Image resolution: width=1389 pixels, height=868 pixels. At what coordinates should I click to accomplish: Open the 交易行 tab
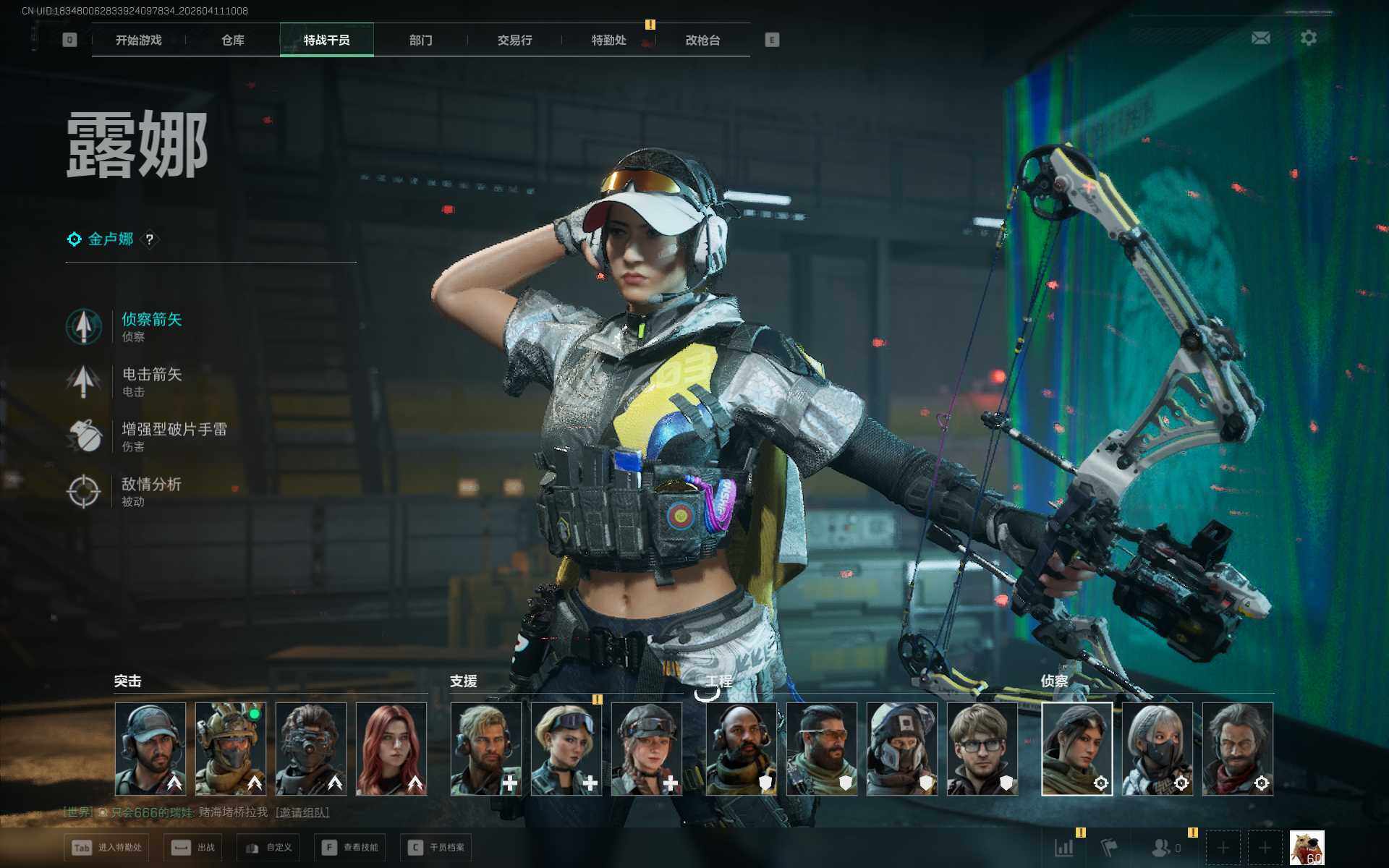point(514,41)
